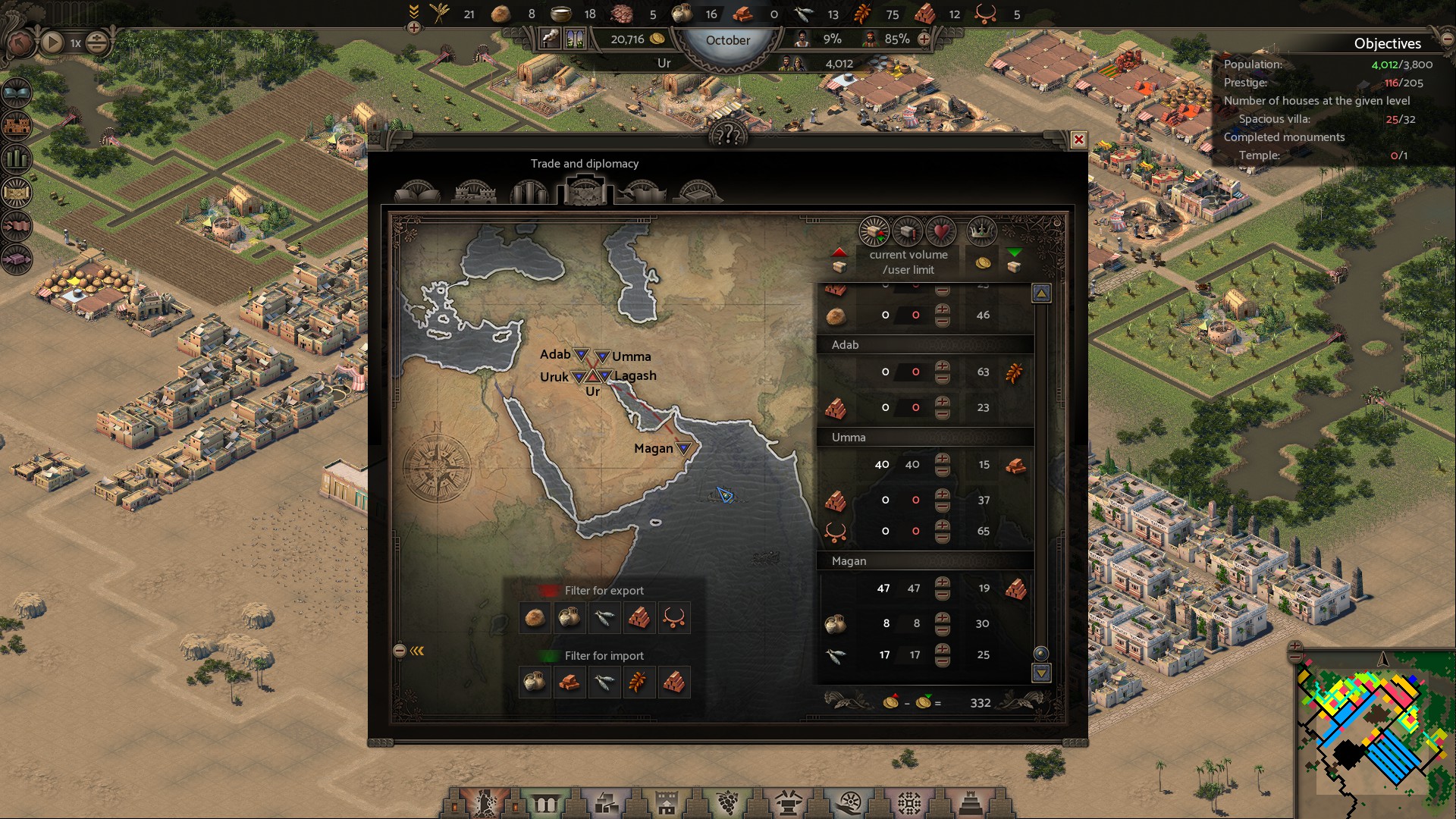The height and width of the screenshot is (819, 1456).
Task: Toggle the game play/pause button
Action: click(52, 42)
